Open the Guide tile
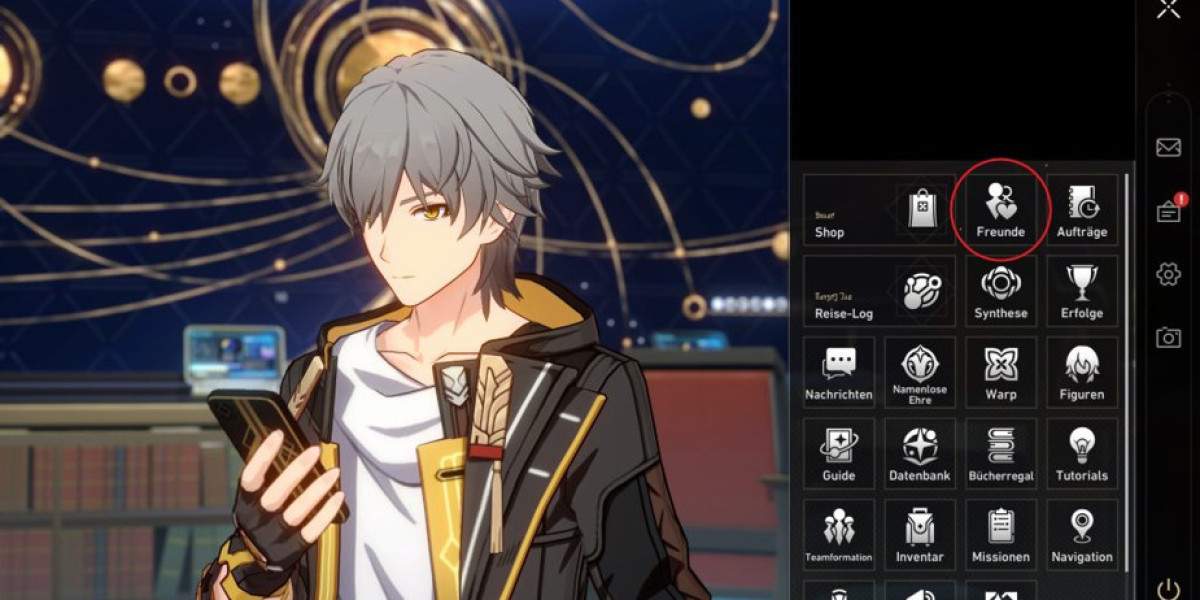The image size is (1200, 600). click(x=839, y=453)
